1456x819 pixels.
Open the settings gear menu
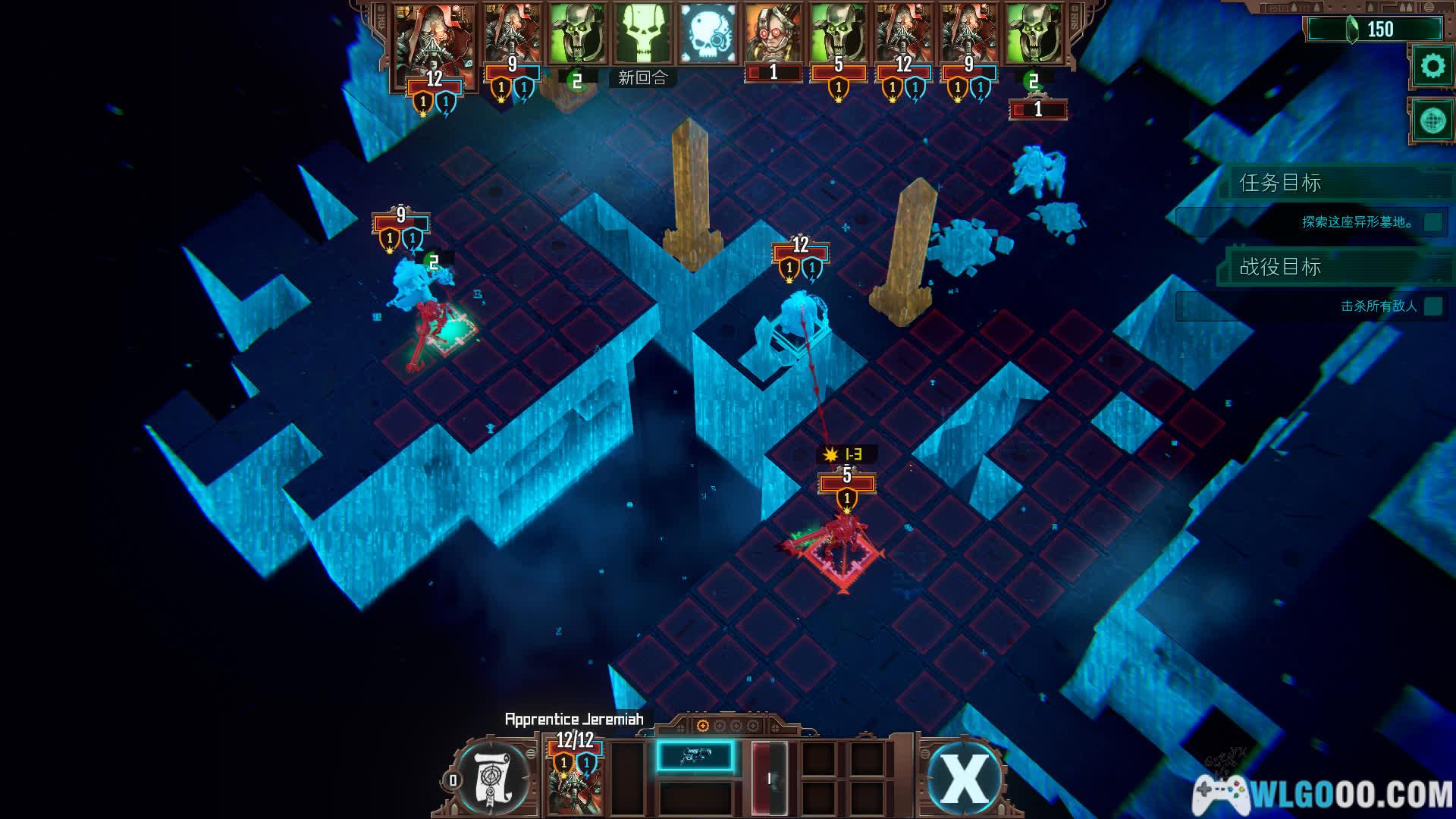point(1432,67)
